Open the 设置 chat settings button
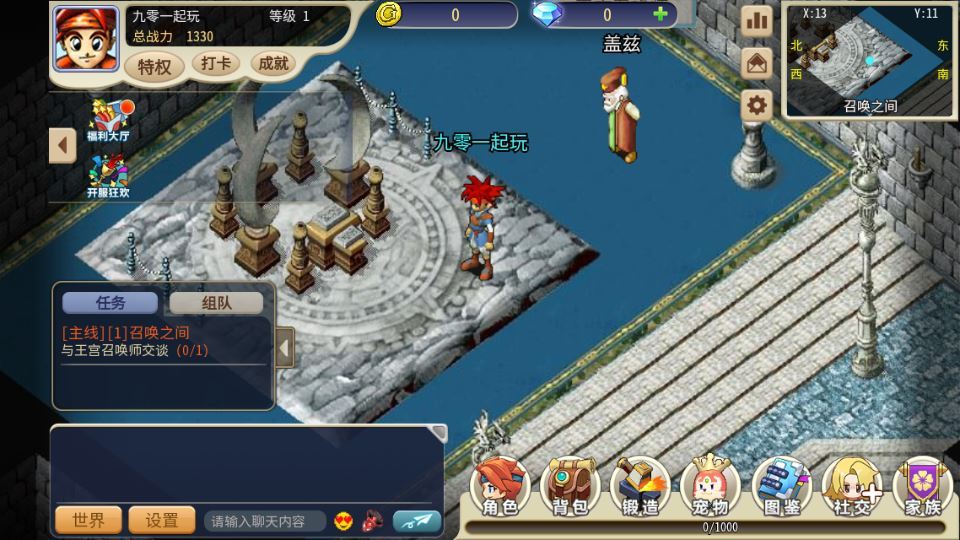 click(162, 520)
